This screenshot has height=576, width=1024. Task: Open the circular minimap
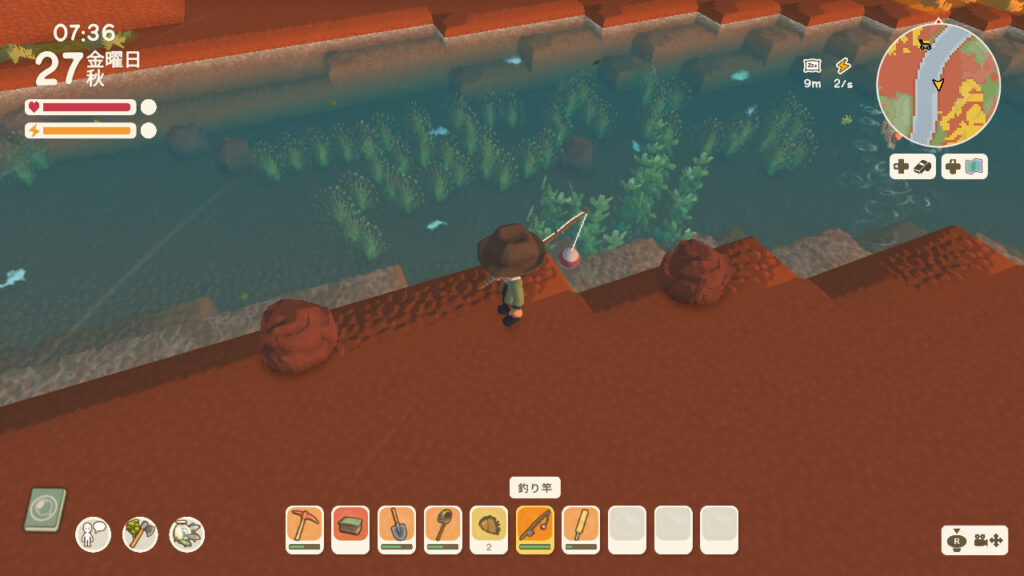coord(938,85)
